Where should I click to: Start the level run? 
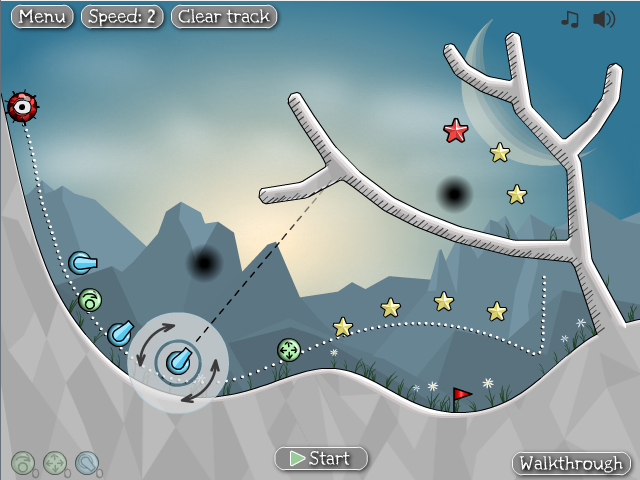tap(321, 459)
